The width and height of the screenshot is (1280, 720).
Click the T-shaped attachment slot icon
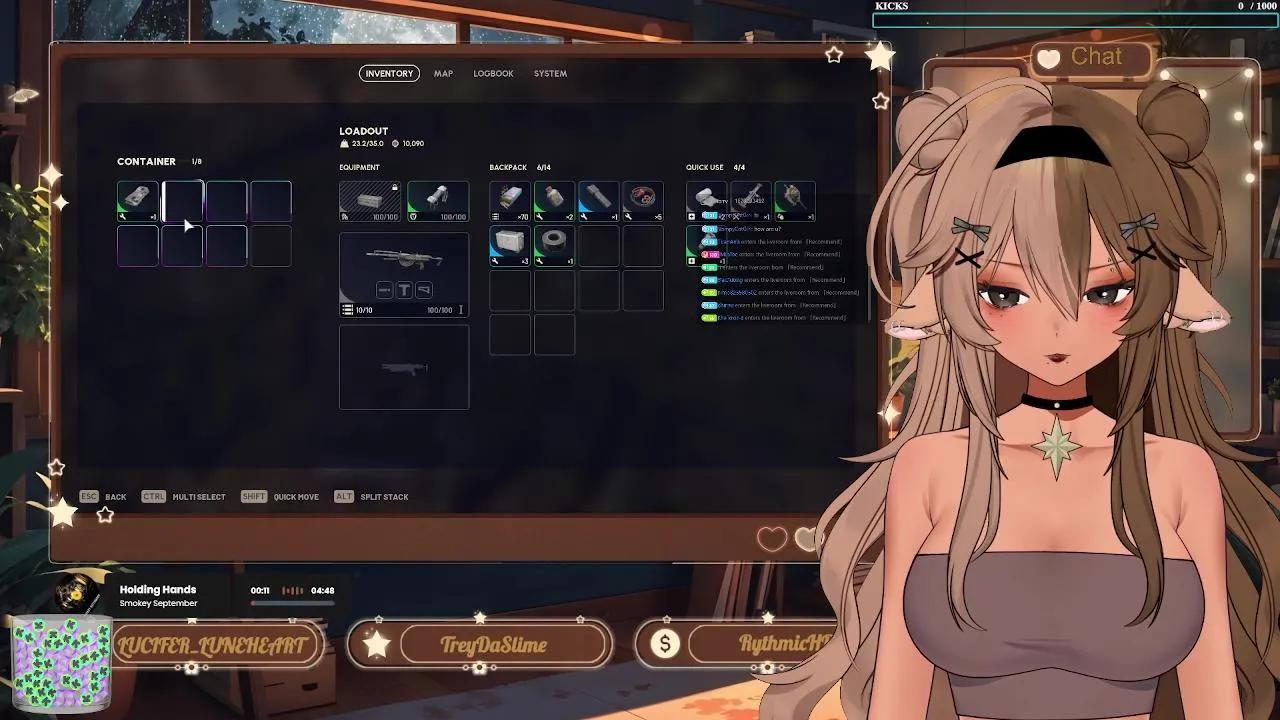[405, 290]
